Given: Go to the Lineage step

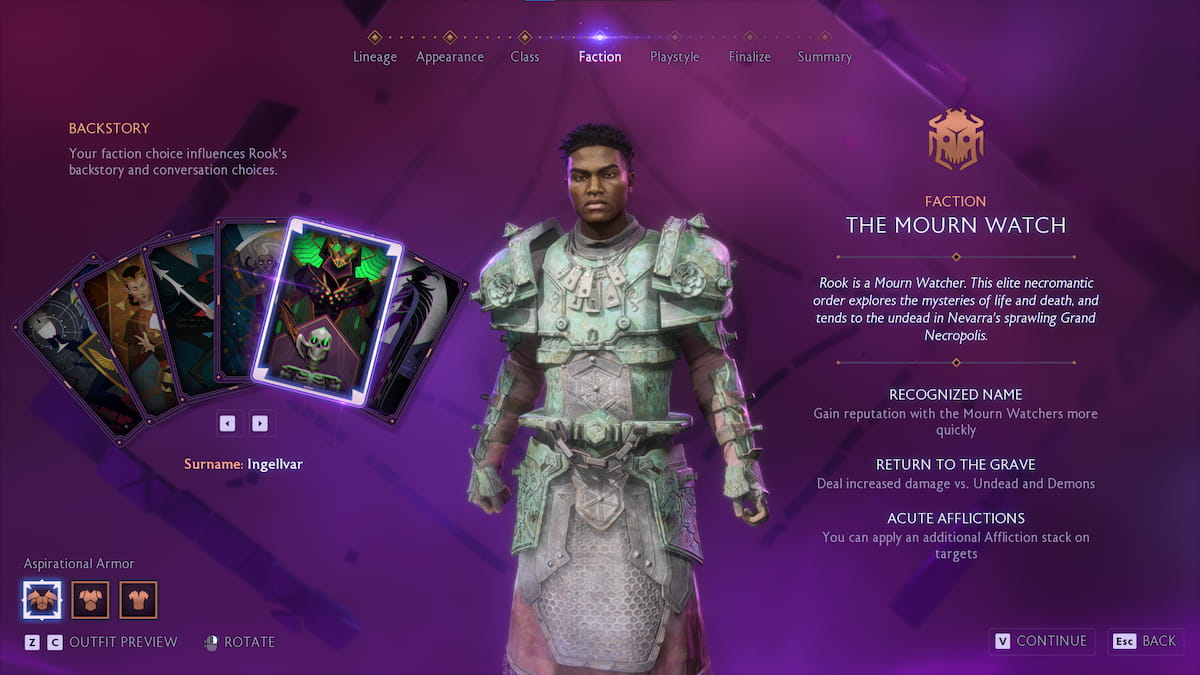Looking at the screenshot, I should (375, 56).
